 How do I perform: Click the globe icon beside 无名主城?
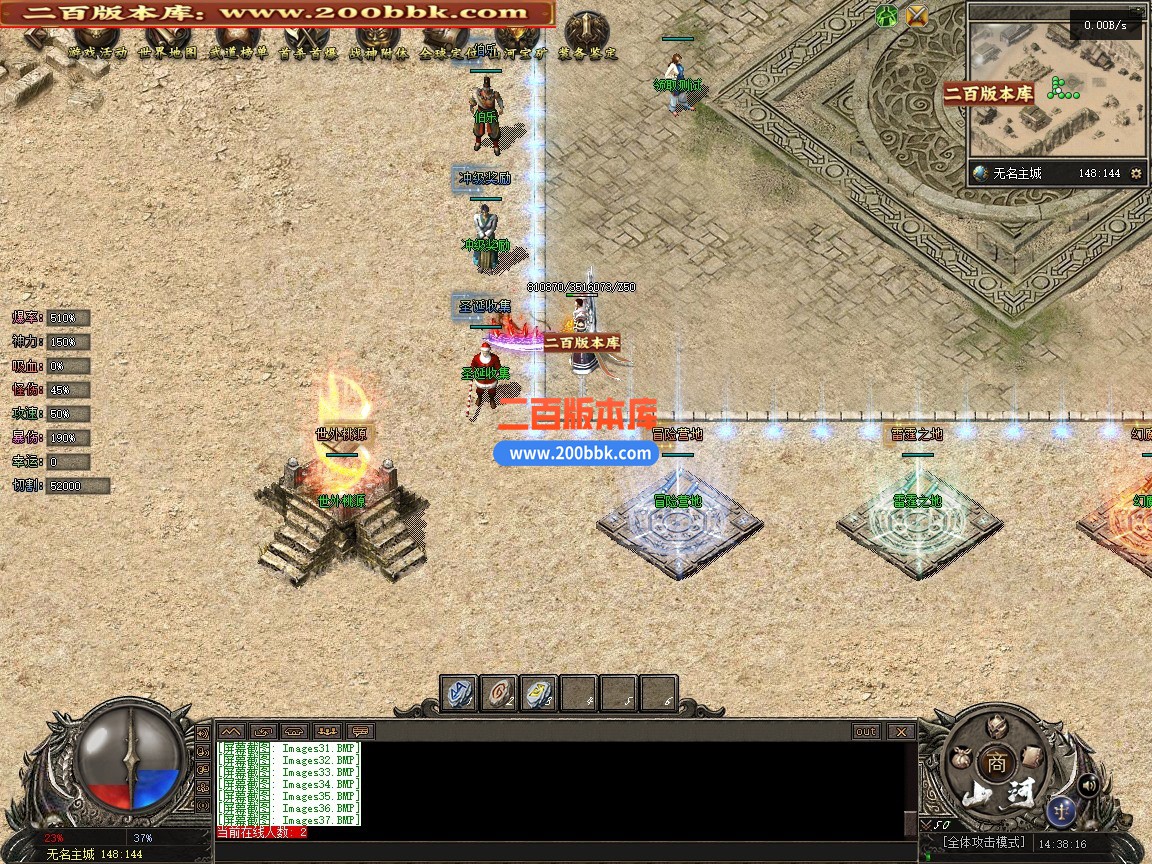[981, 173]
